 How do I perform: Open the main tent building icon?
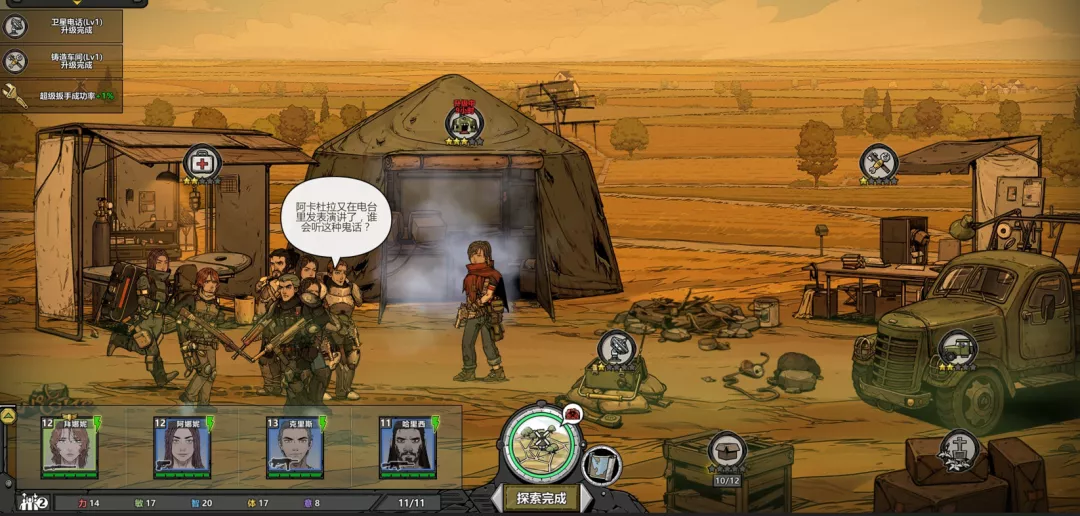click(x=464, y=123)
